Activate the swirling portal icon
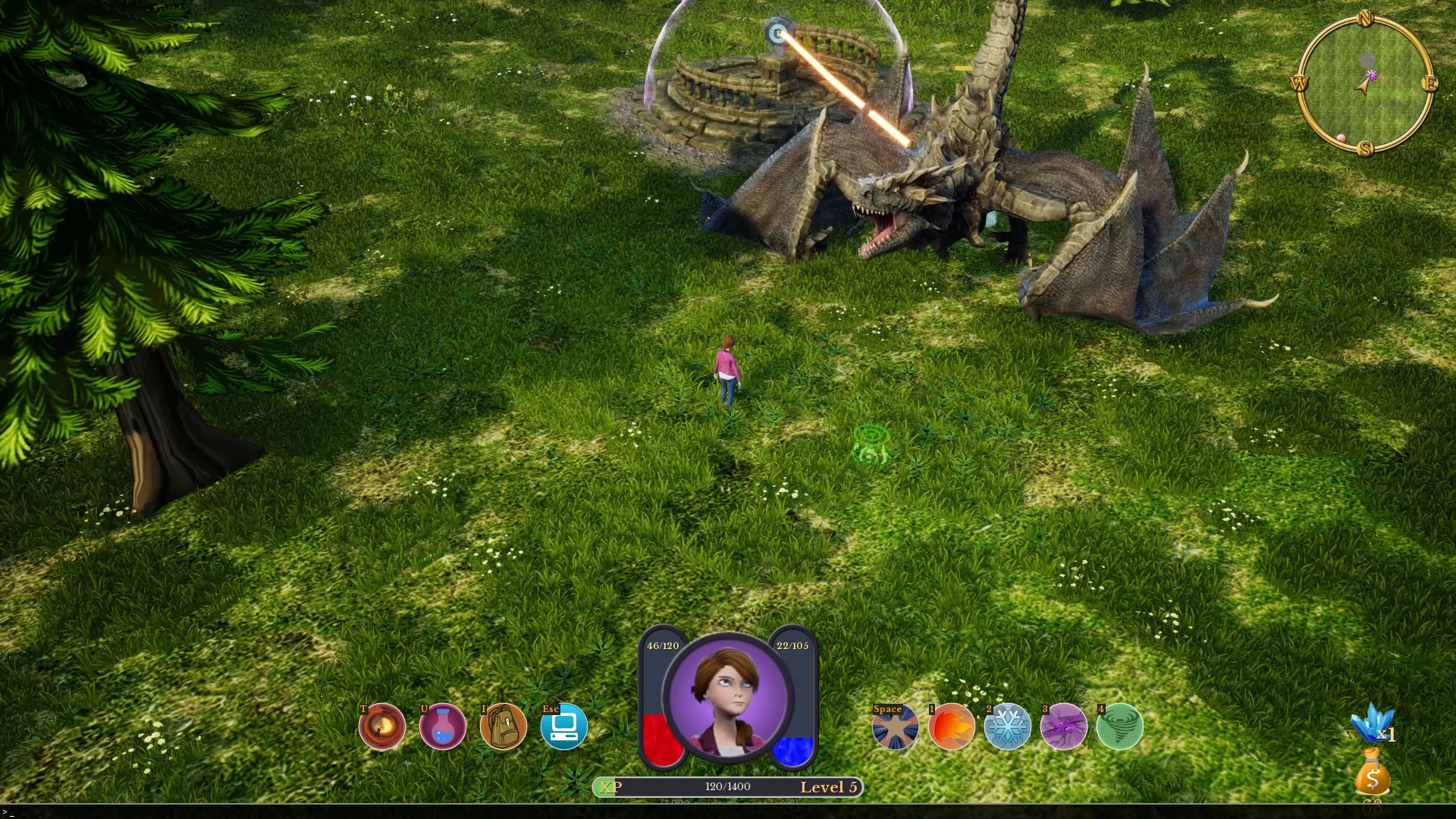This screenshot has width=1456, height=819. pyautogui.click(x=381, y=726)
